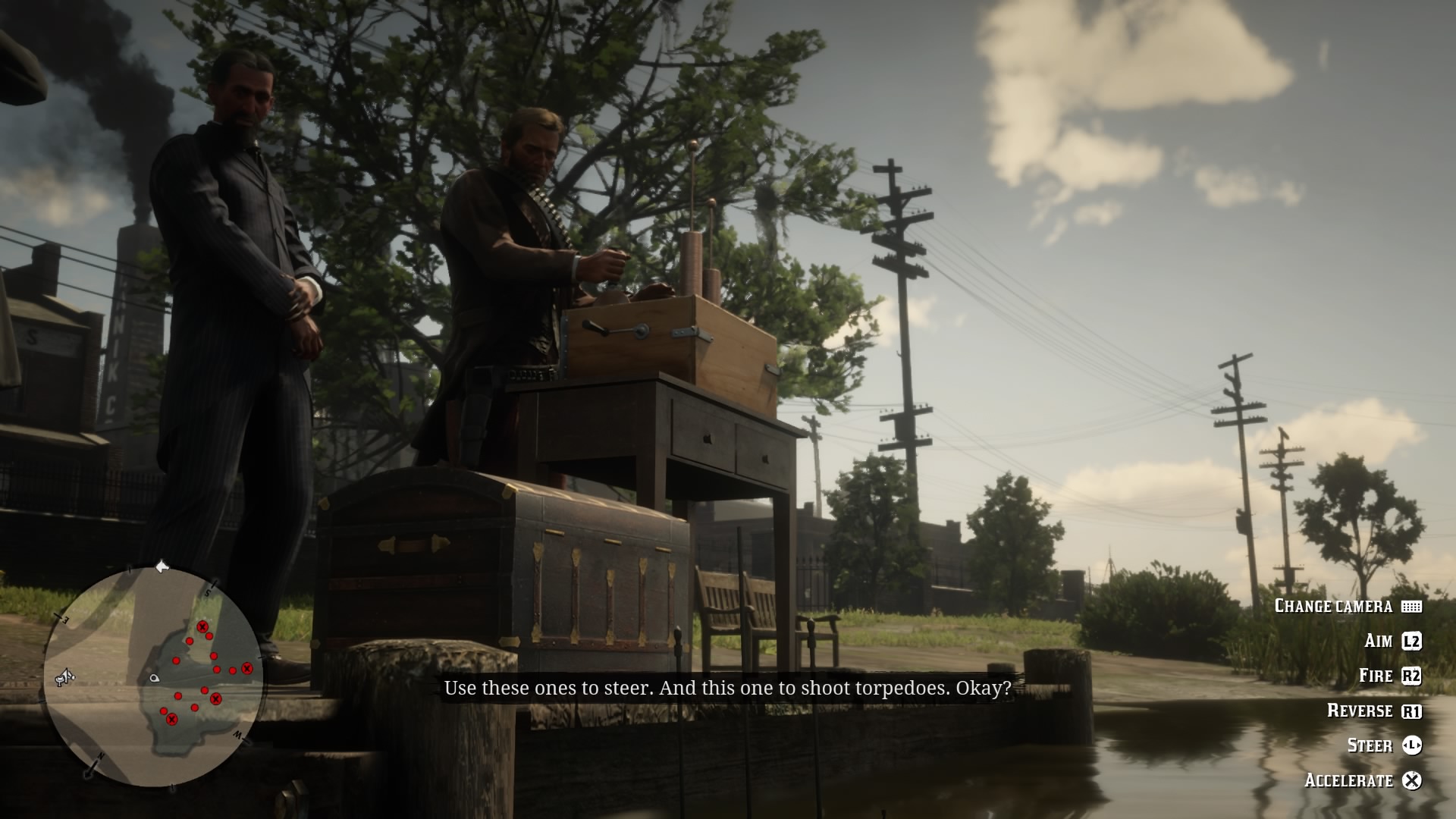
Task: Click the keyboard icon beside Change Camera
Action: pyautogui.click(x=1411, y=606)
